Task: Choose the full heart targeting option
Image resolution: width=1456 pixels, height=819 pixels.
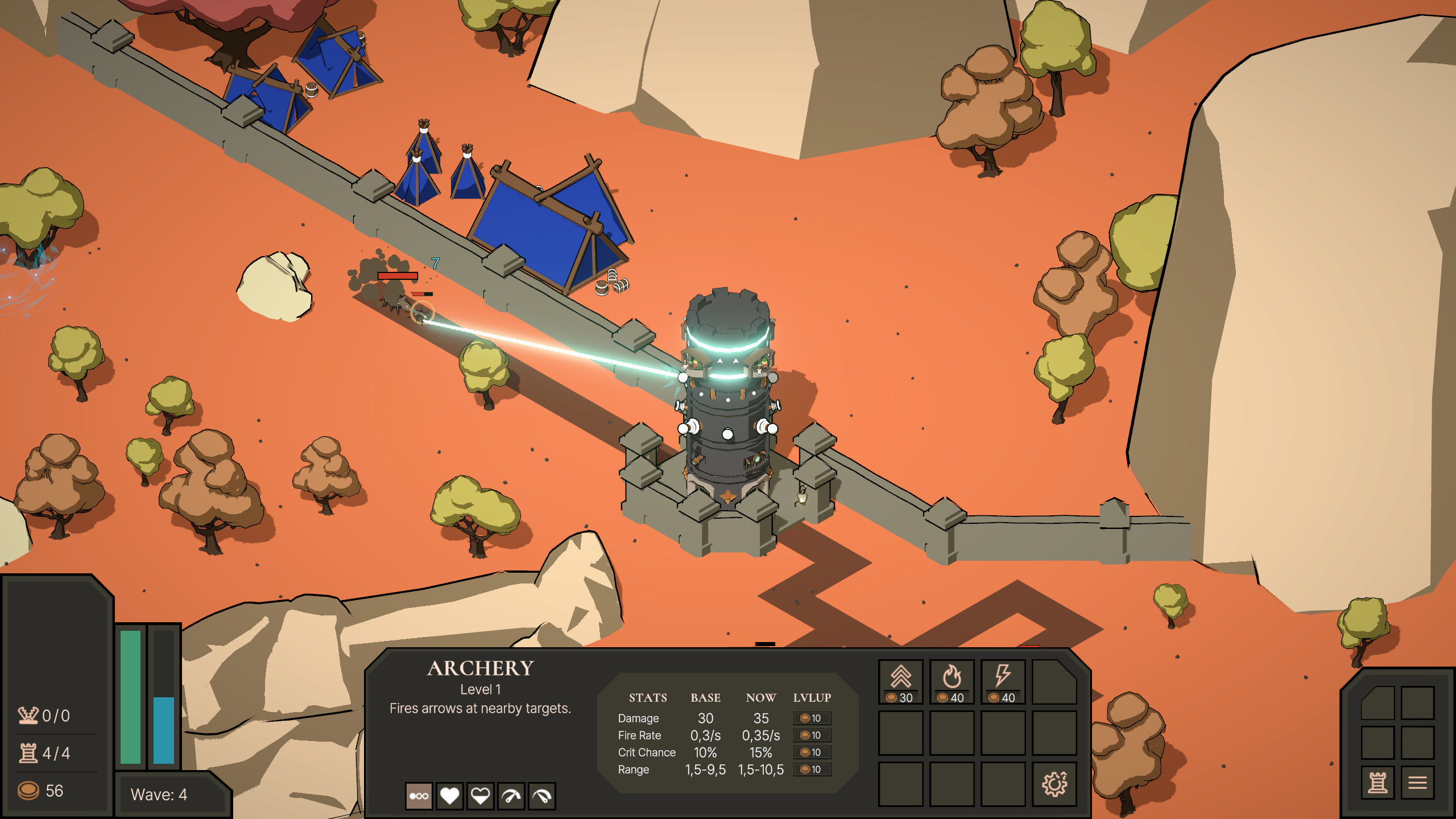Action: pos(450,796)
